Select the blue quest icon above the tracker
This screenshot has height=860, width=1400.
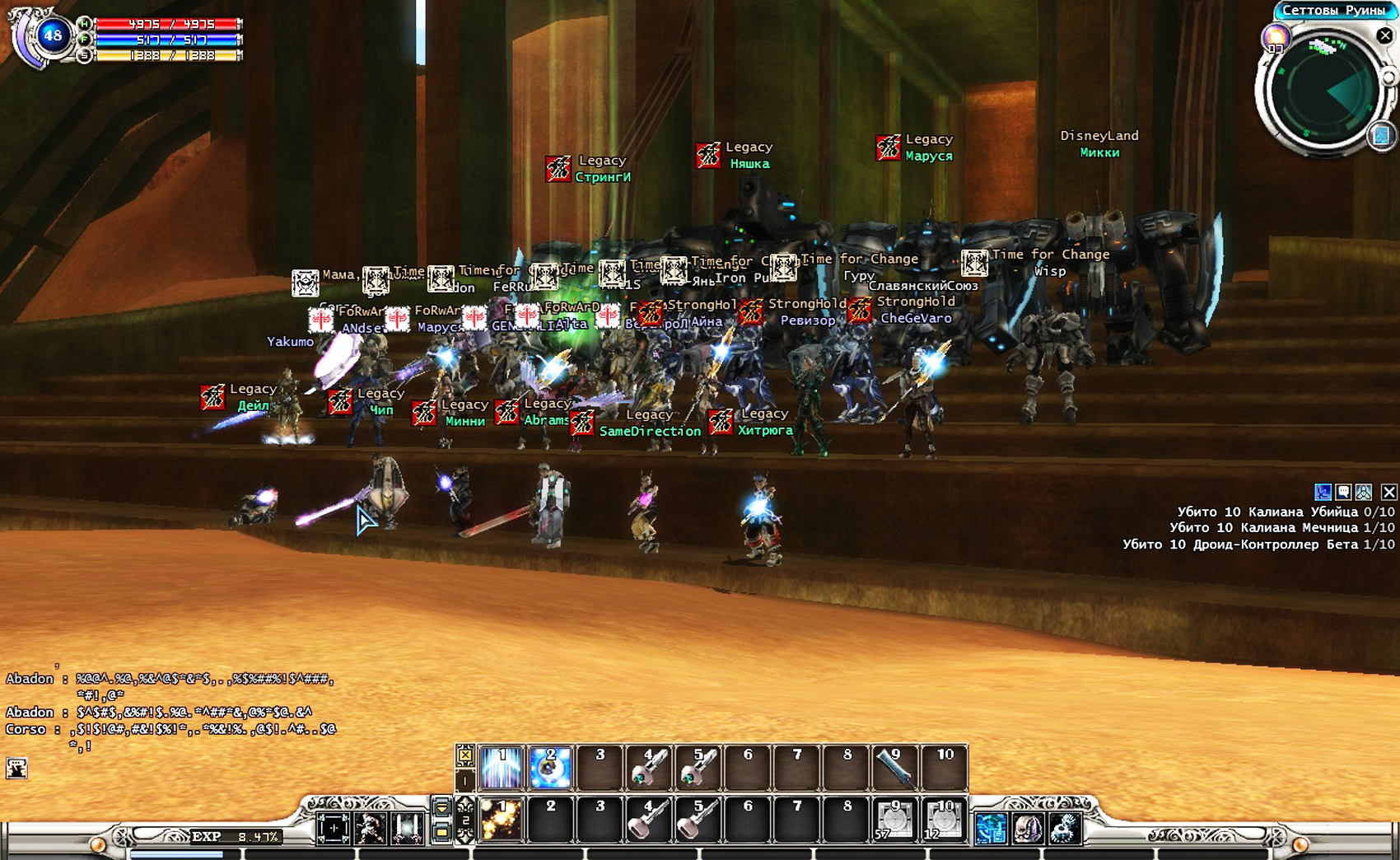1323,492
